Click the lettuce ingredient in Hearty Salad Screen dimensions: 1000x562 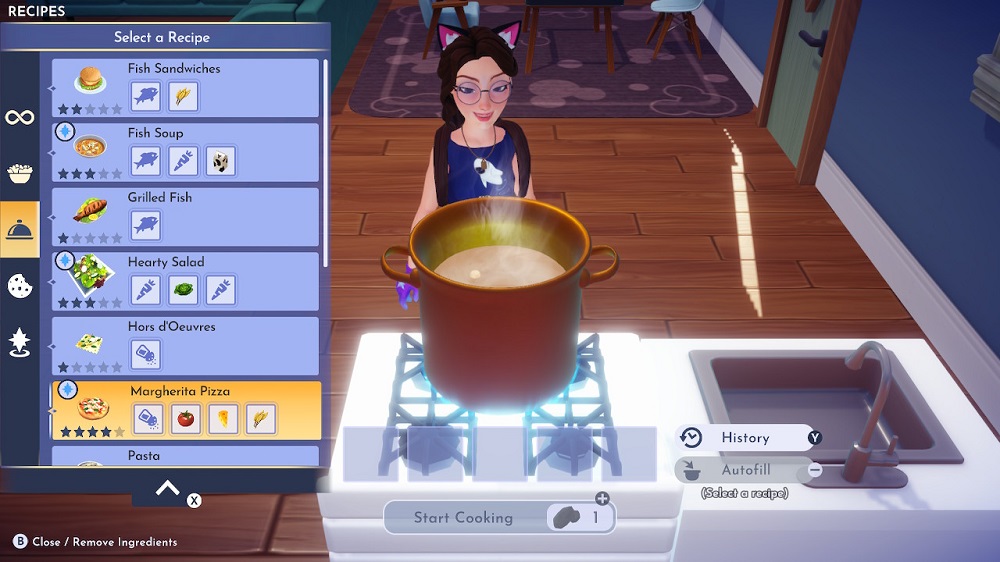tap(183, 291)
